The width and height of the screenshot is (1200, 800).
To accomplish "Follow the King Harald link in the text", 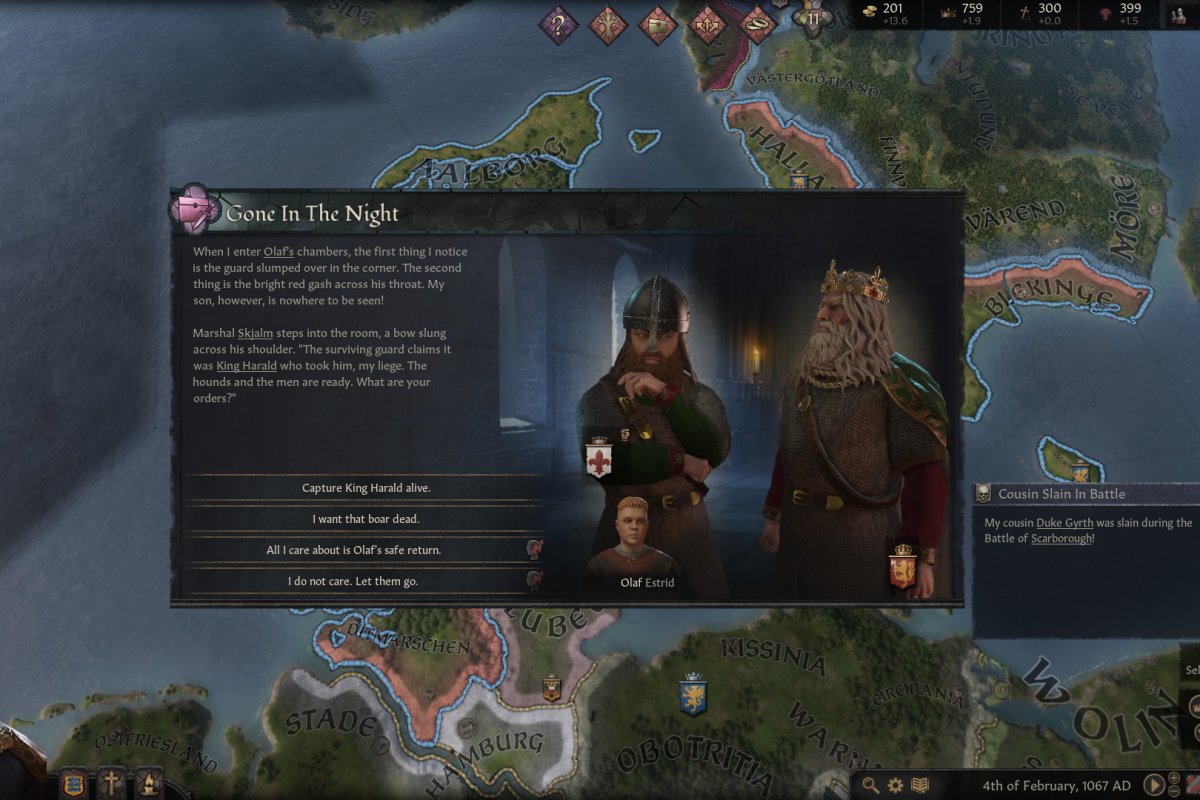I will 246,366.
